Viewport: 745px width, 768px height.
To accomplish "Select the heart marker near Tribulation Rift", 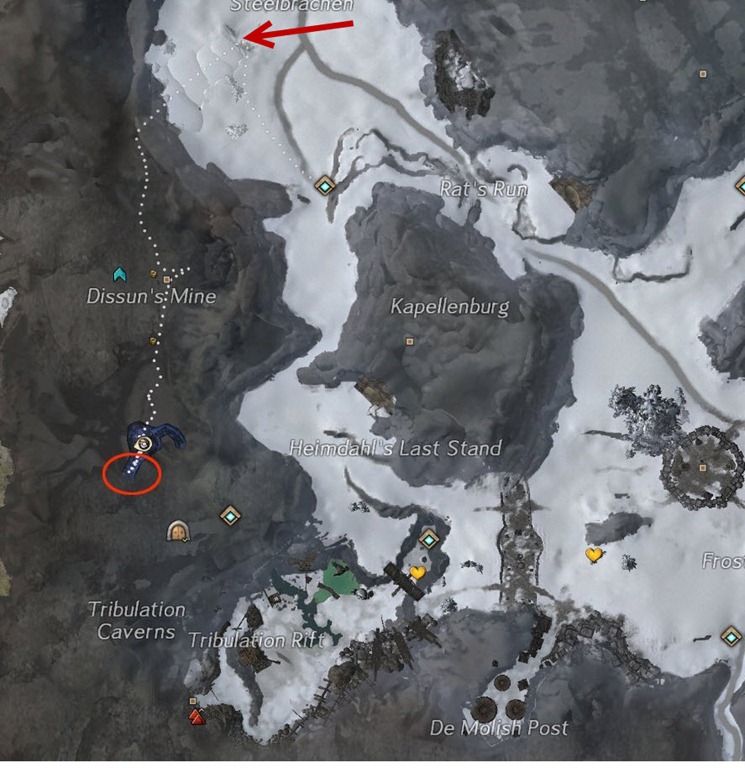I will click(418, 572).
